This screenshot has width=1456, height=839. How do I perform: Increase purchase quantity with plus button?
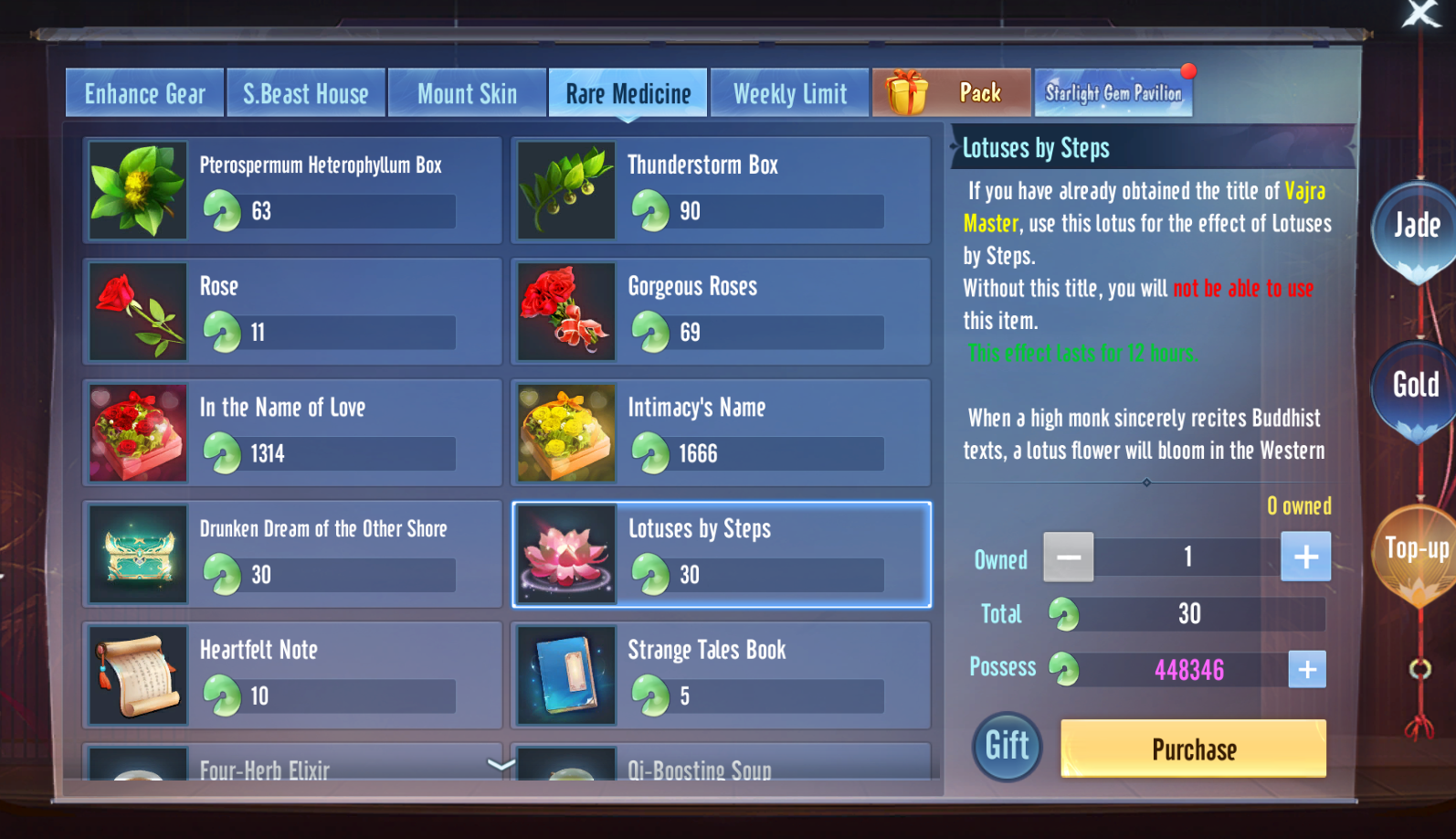(1305, 557)
